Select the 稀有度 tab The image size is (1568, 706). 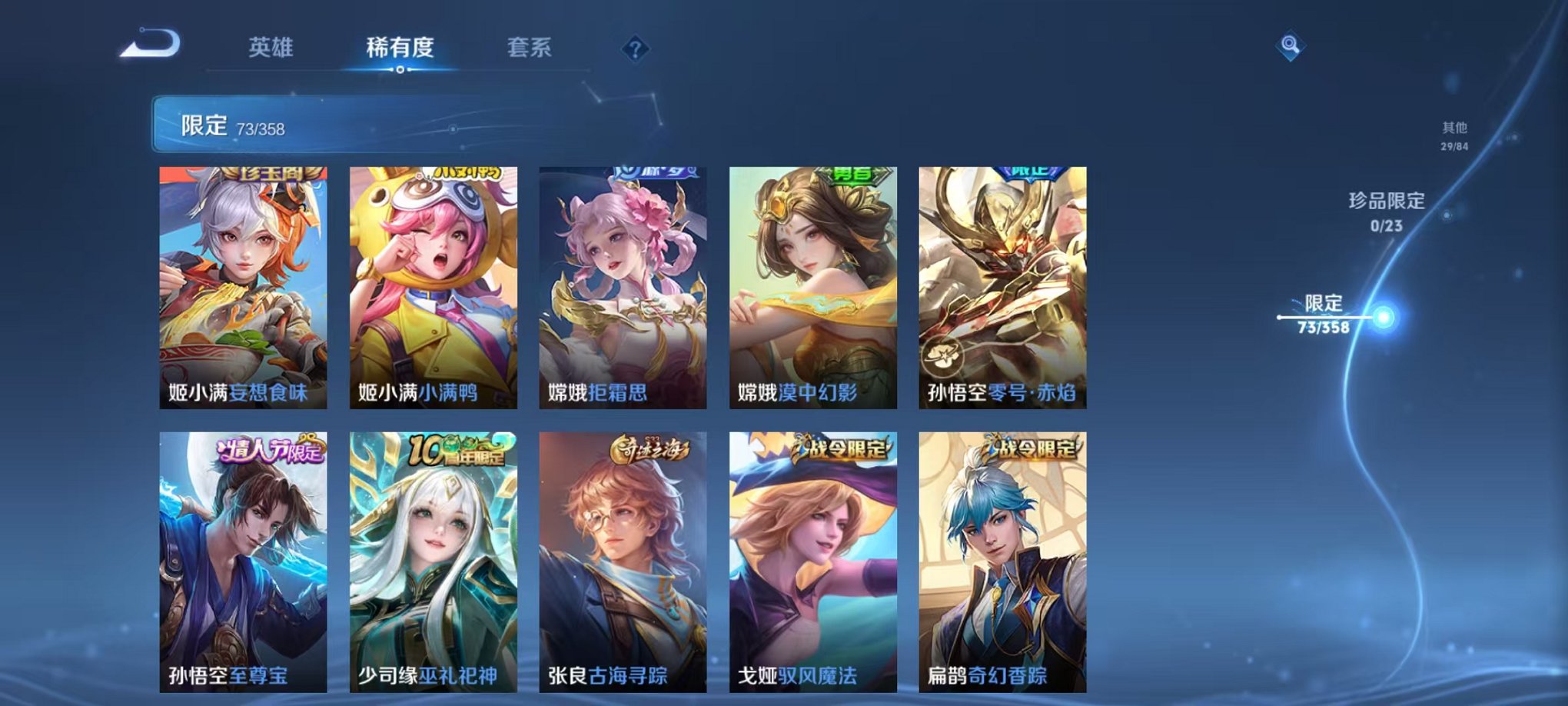pyautogui.click(x=399, y=48)
